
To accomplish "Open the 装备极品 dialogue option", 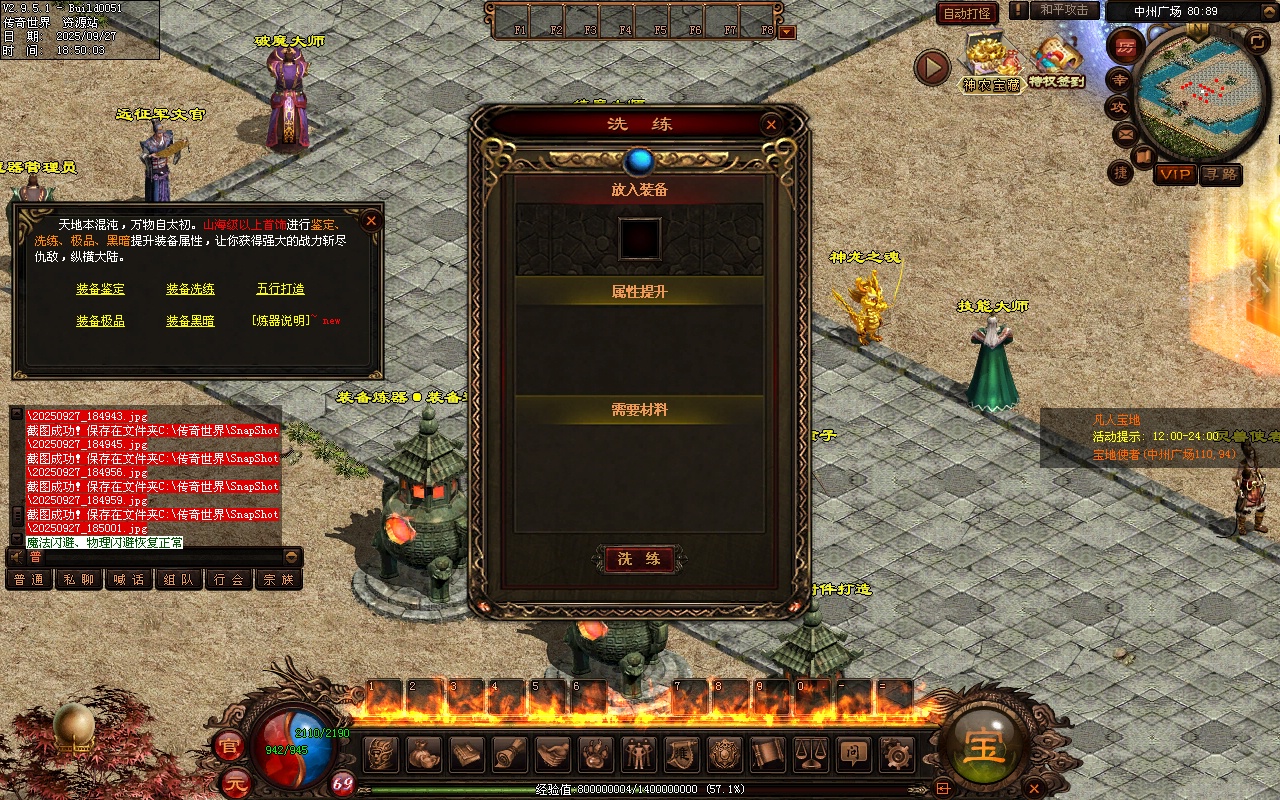I will [100, 321].
